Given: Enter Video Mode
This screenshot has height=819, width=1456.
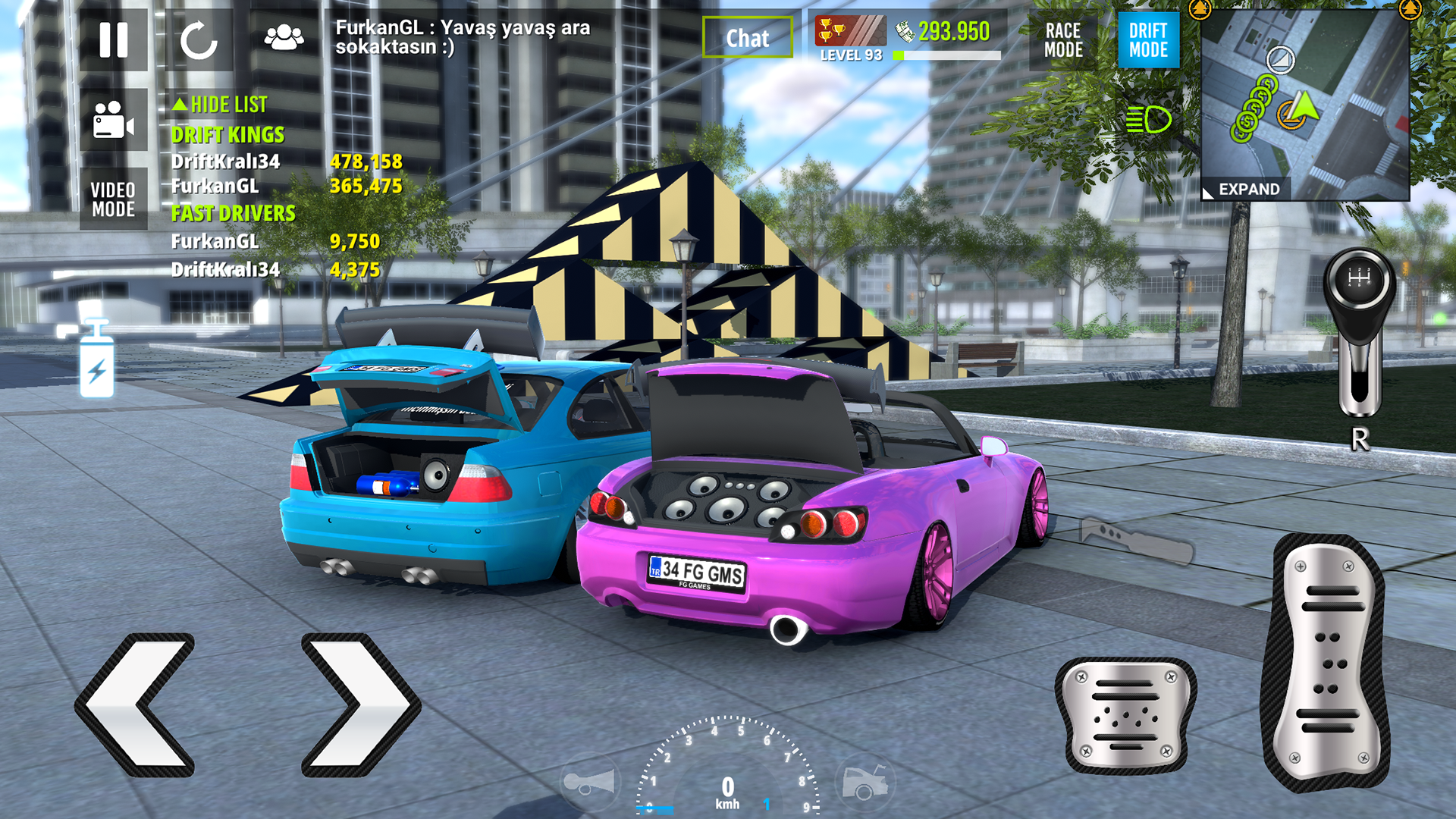Looking at the screenshot, I should point(114,199).
